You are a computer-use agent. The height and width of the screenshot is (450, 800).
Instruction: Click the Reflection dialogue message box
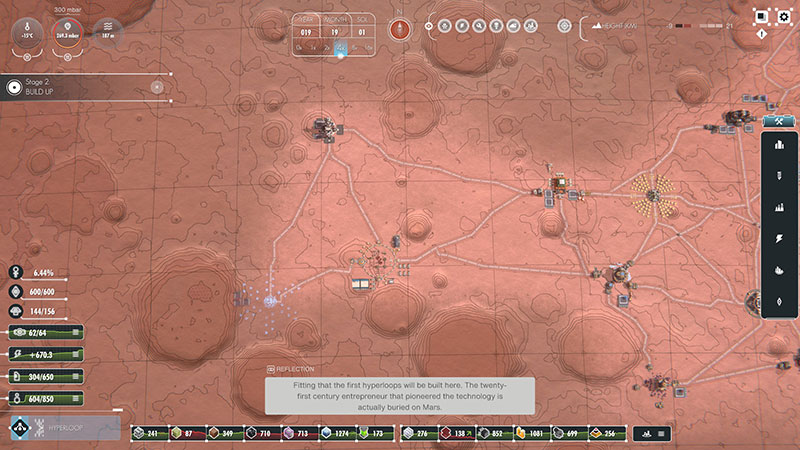point(400,393)
